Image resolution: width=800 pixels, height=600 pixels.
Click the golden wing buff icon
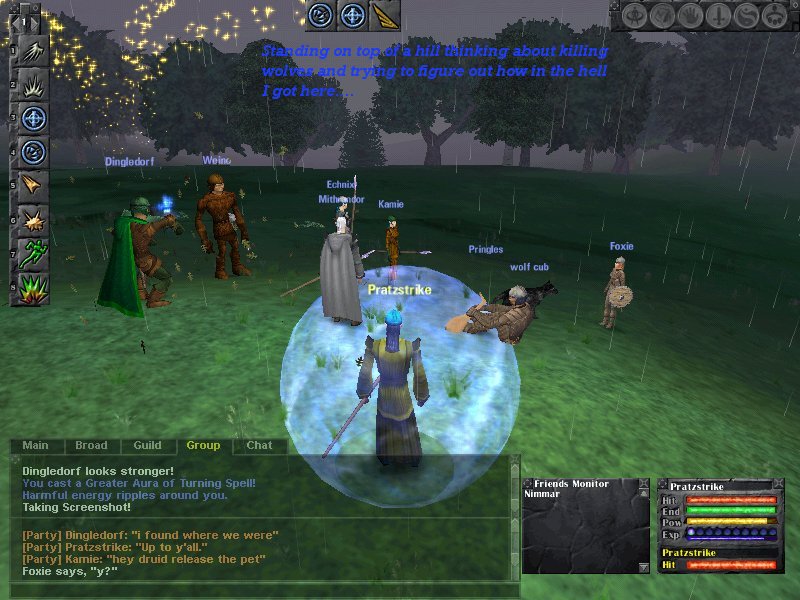tap(384, 15)
